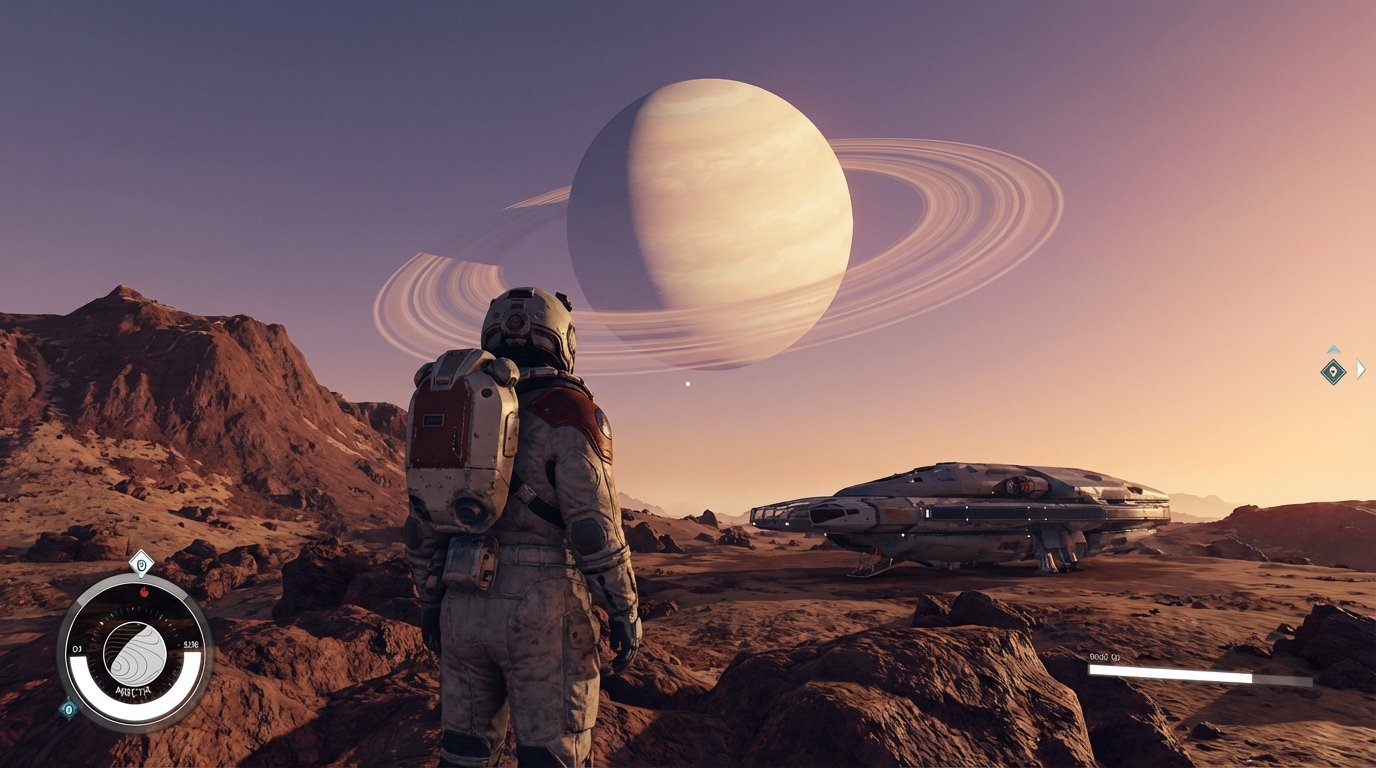Screen dimensions: 1376x768
Task: Expand the distance readout showing 9216
Action: (x=189, y=643)
